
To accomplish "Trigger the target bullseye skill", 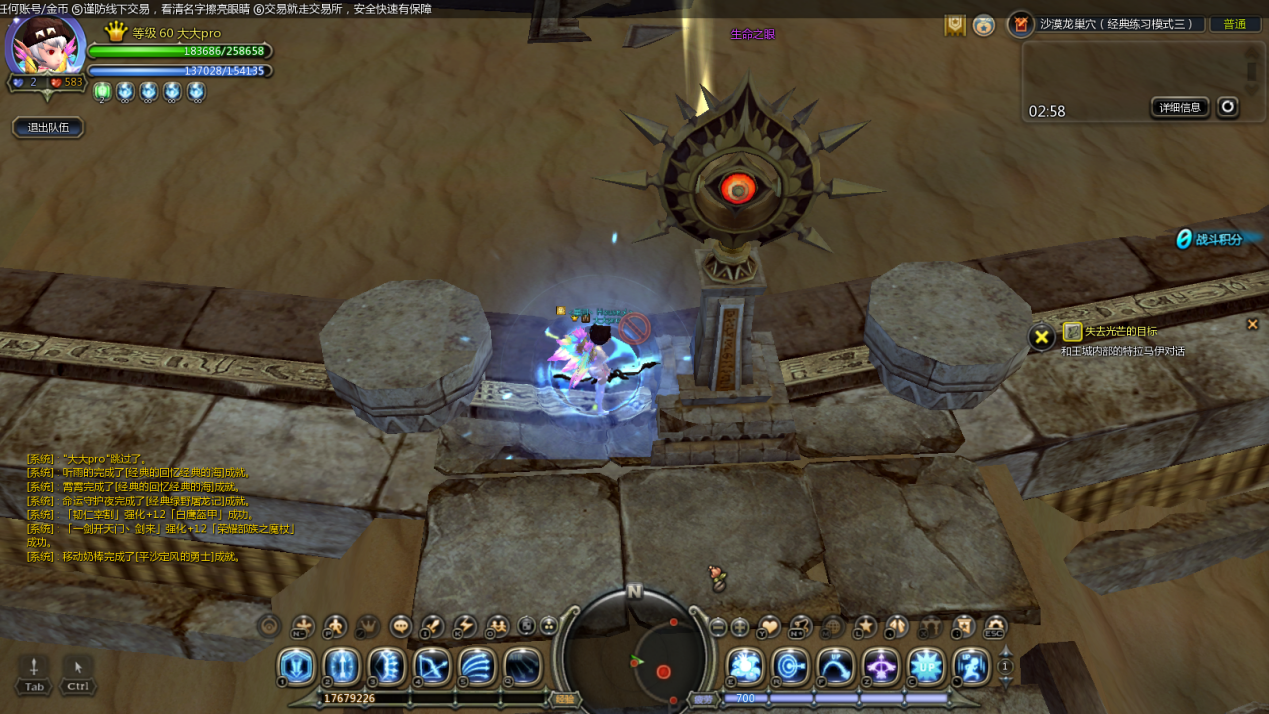I will (x=790, y=666).
